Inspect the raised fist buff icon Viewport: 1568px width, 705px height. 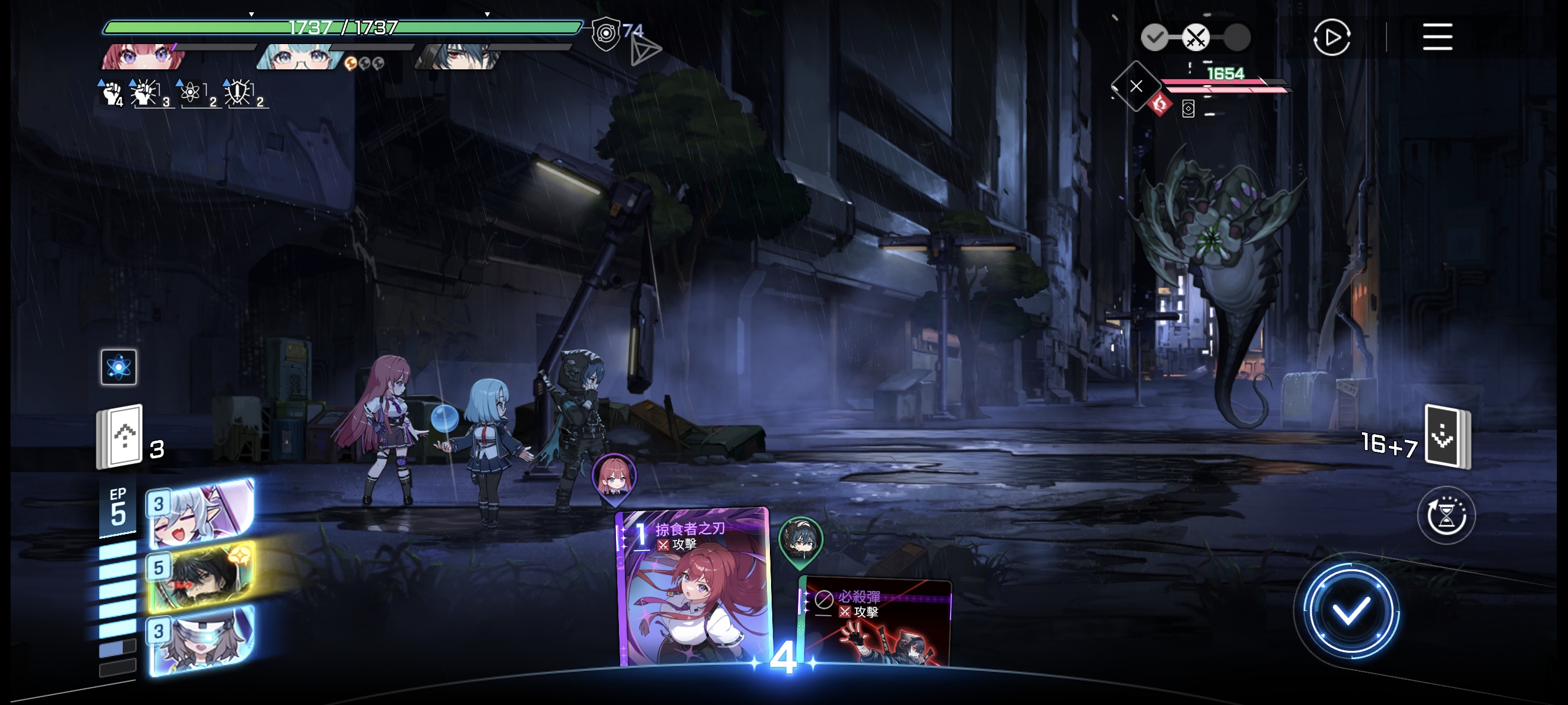[112, 94]
